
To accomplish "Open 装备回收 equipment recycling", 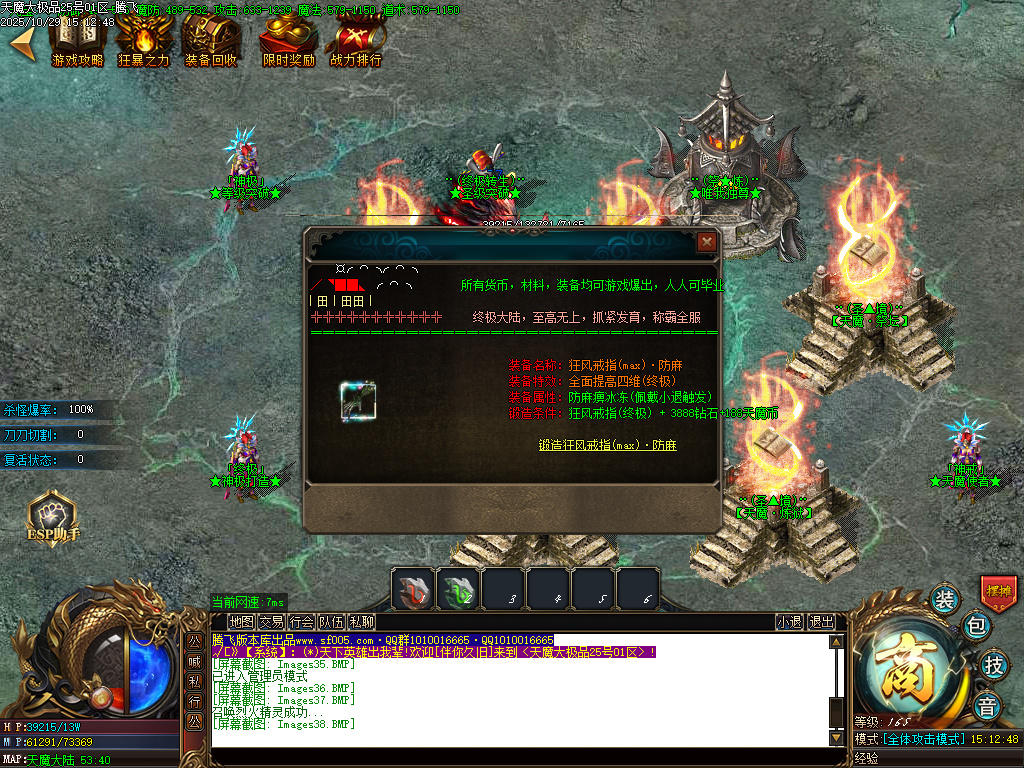I will point(211,43).
